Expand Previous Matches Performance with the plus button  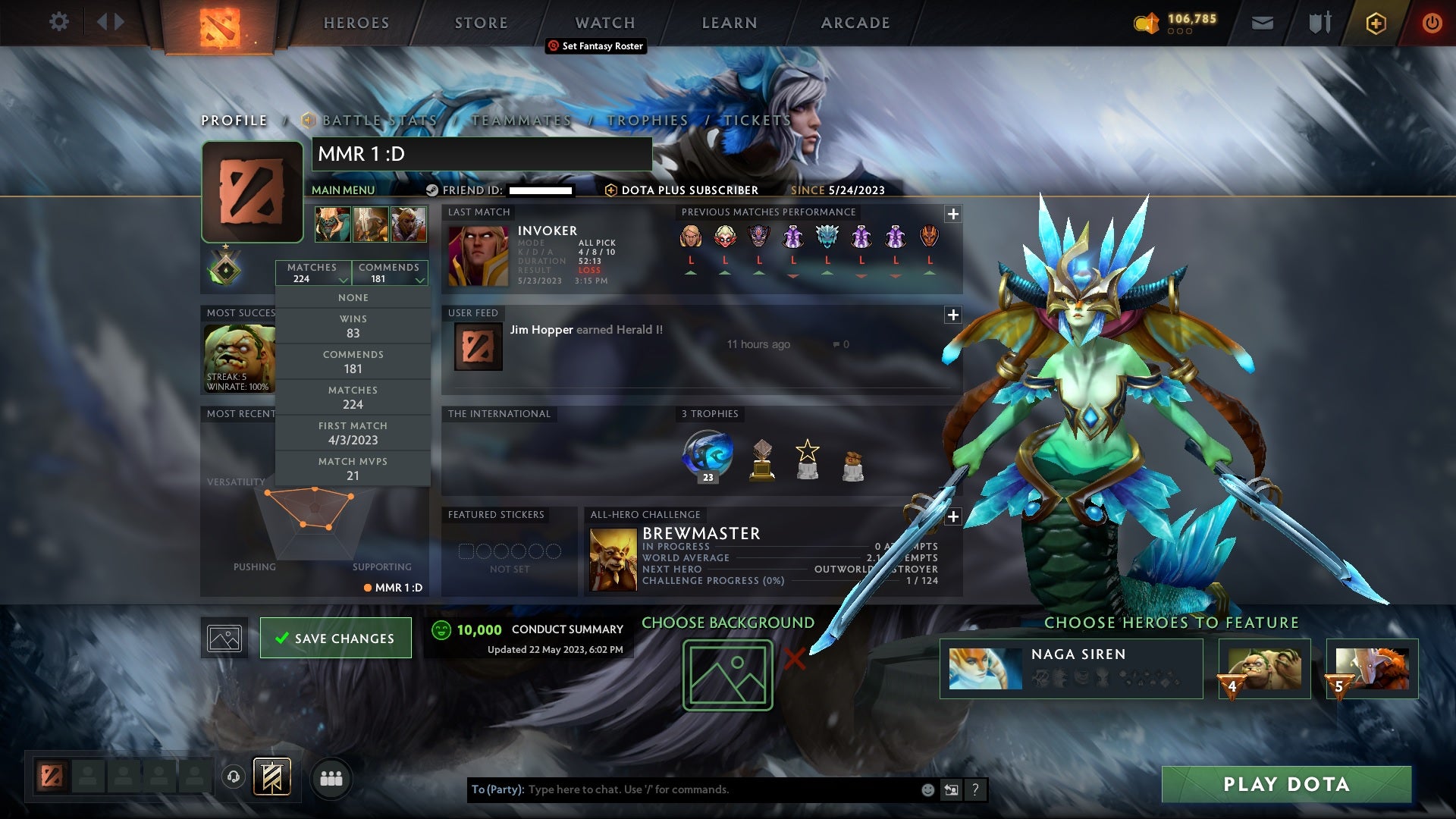click(x=952, y=214)
